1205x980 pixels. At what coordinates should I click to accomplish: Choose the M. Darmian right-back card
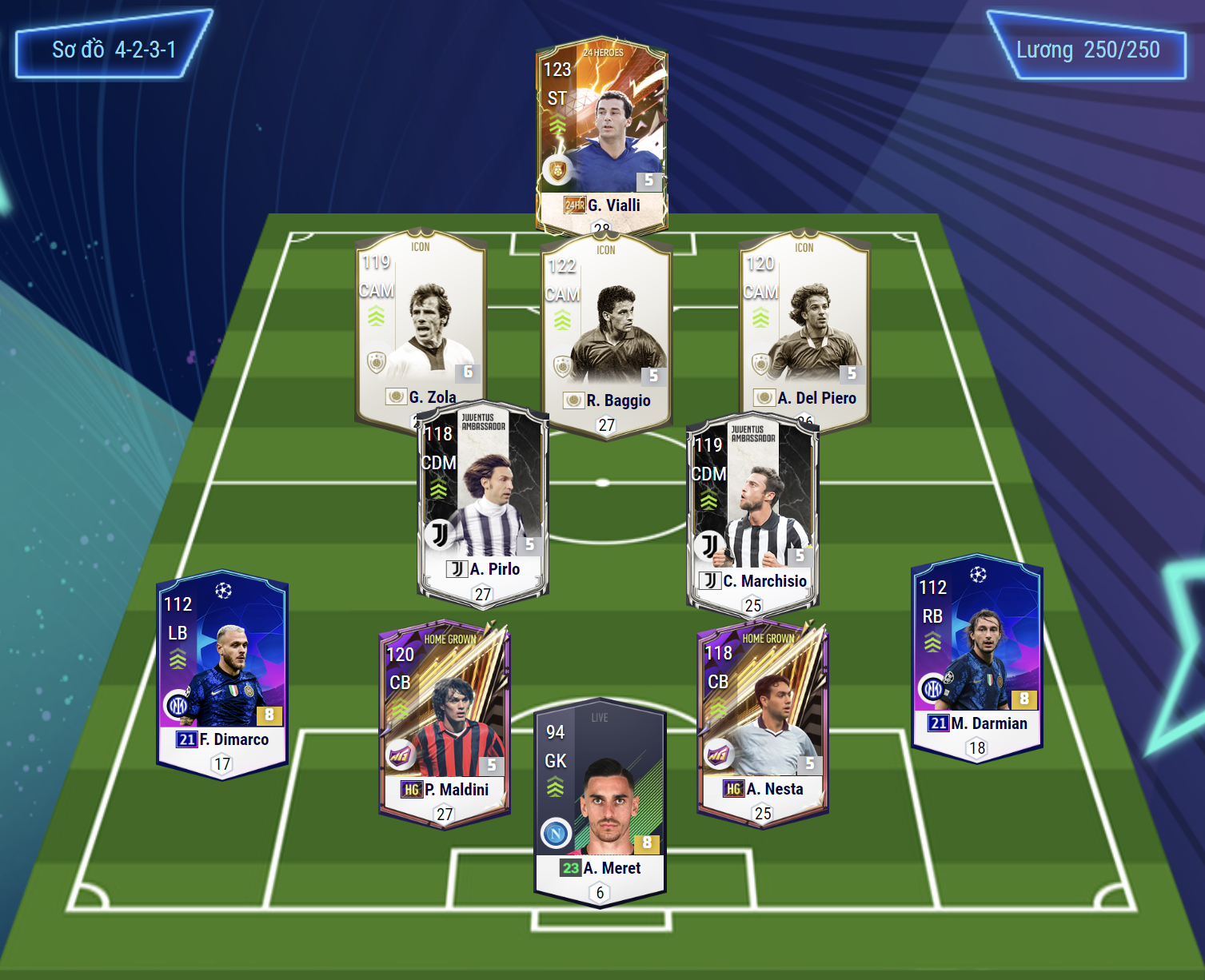pos(977,655)
